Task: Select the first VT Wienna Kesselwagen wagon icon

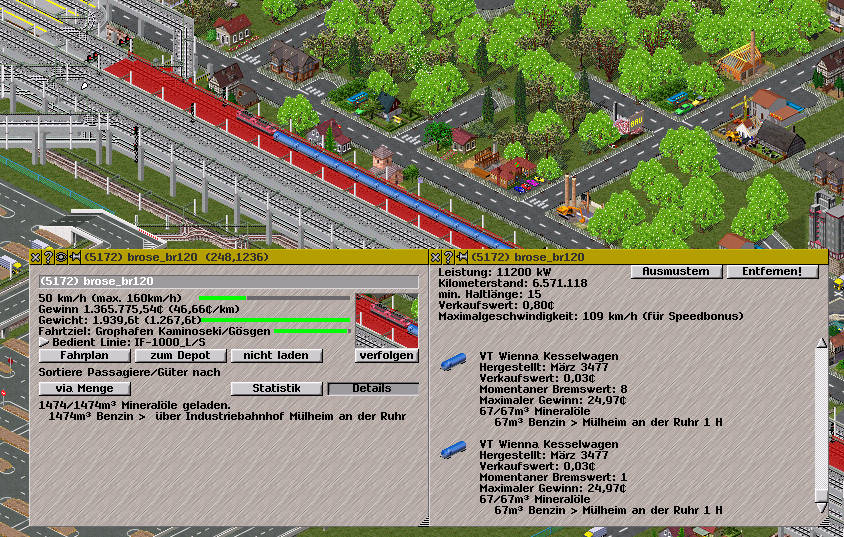Action: 454,361
